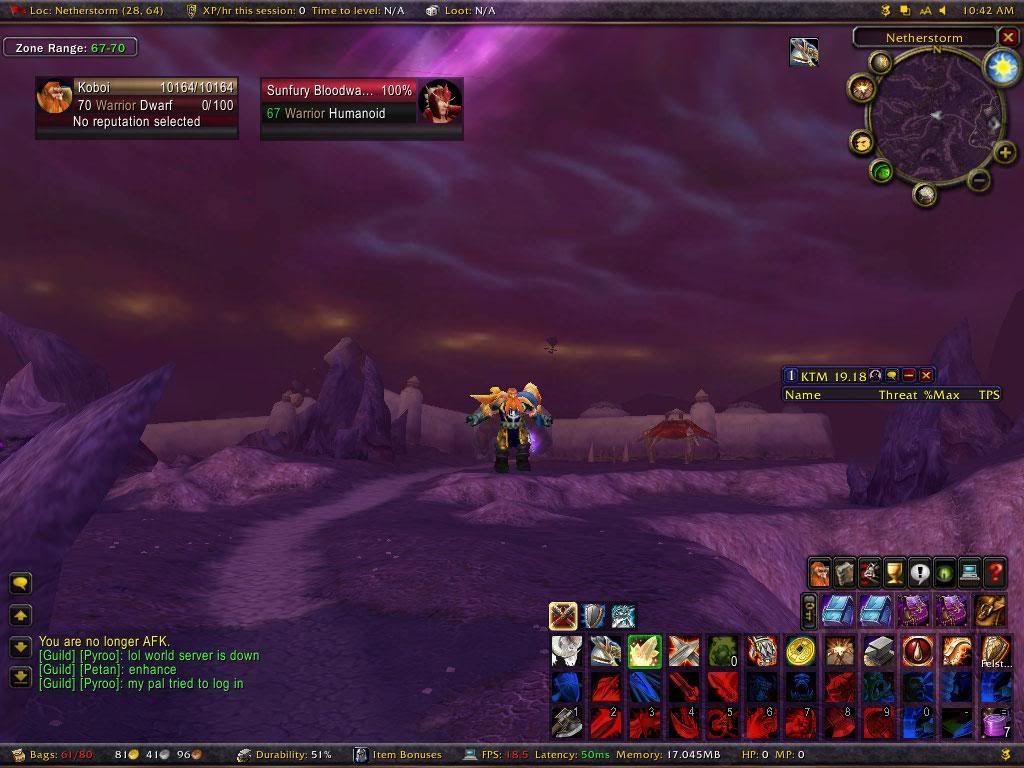Select Koboi's player portrait frame
The height and width of the screenshot is (768, 1024).
click(x=54, y=97)
